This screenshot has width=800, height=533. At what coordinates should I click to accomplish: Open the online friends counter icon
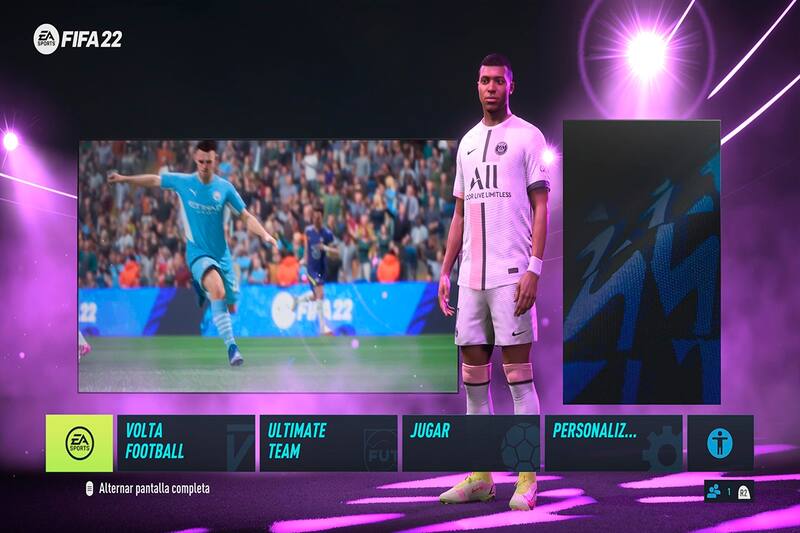click(714, 491)
